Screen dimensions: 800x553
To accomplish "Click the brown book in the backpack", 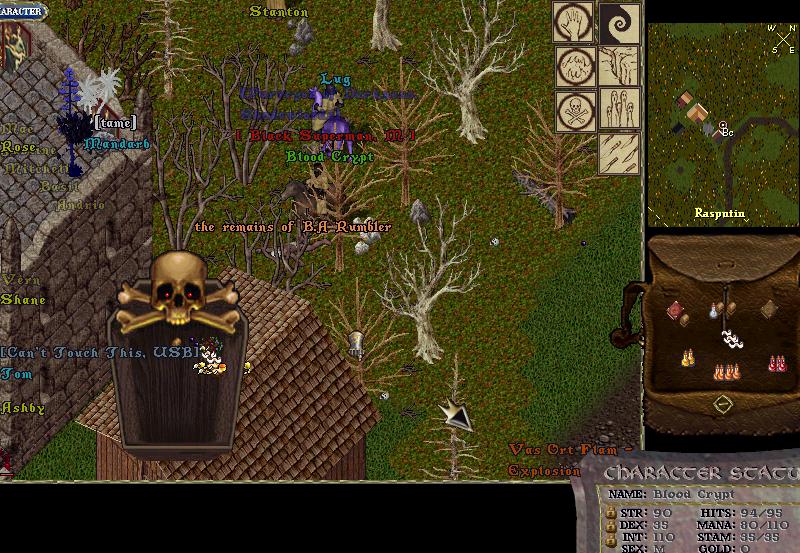I will coord(768,309).
